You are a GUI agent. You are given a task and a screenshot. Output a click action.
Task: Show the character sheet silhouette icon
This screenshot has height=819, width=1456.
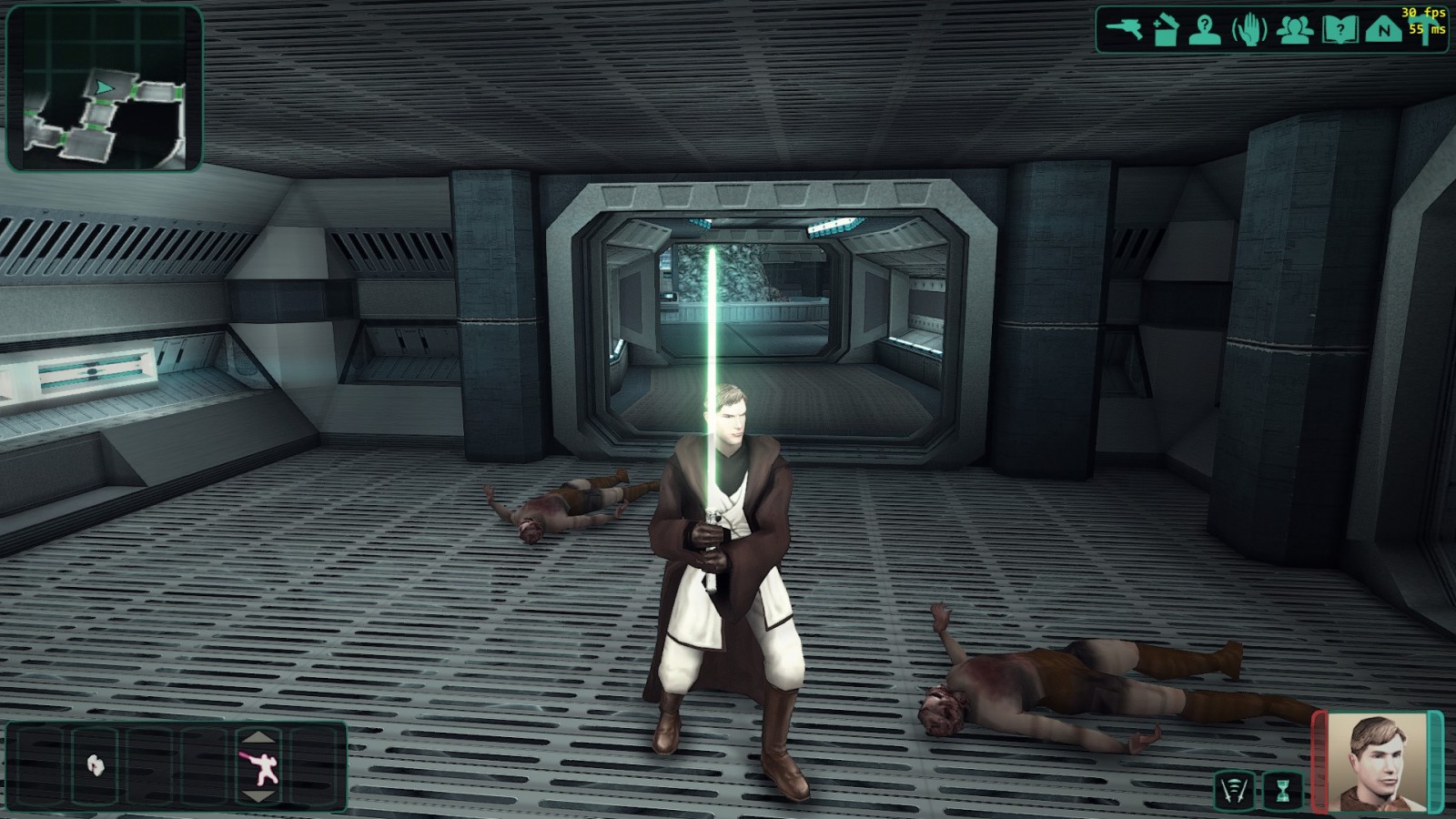(1206, 30)
